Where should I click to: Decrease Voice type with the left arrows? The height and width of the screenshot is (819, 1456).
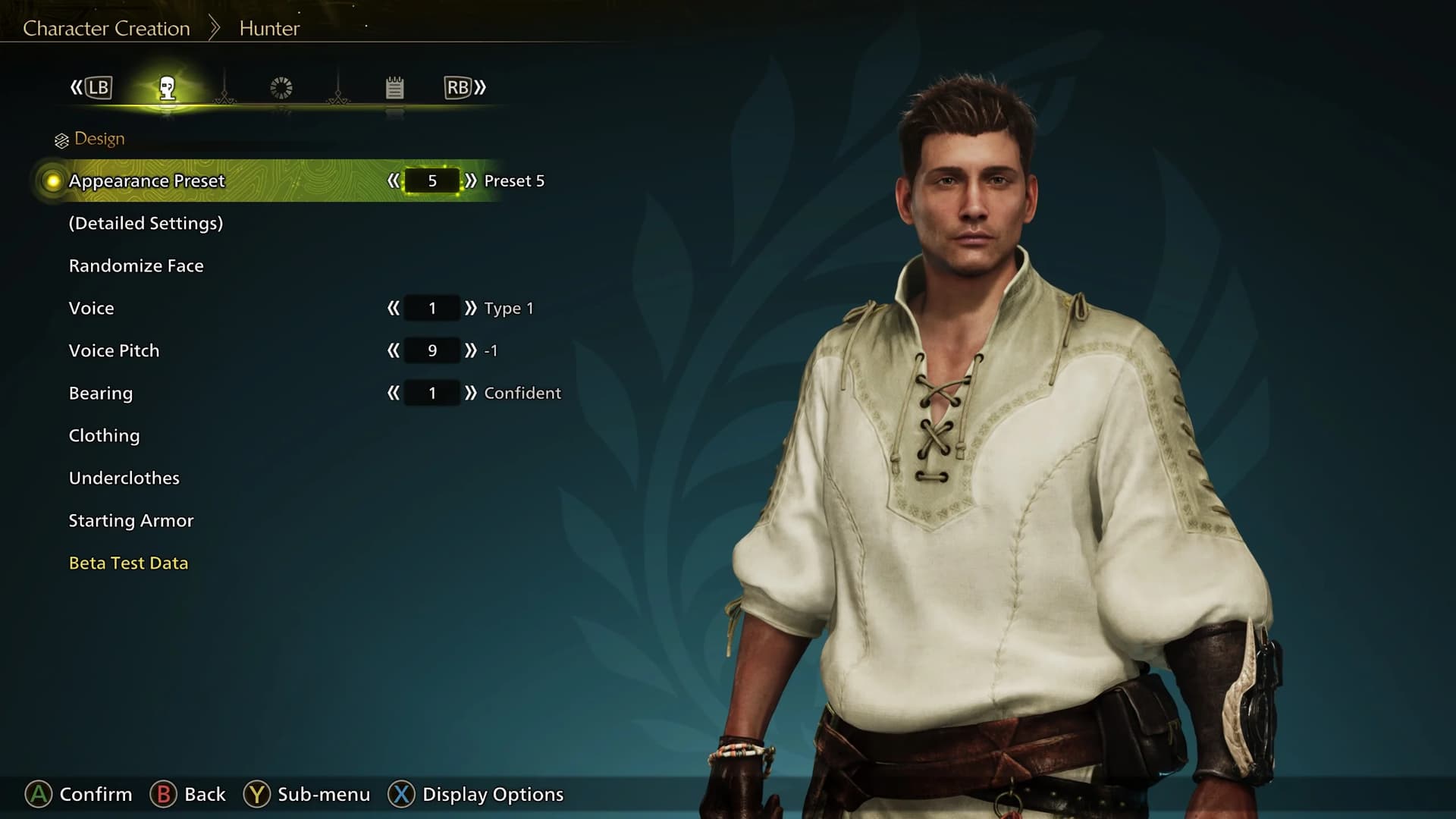(394, 308)
